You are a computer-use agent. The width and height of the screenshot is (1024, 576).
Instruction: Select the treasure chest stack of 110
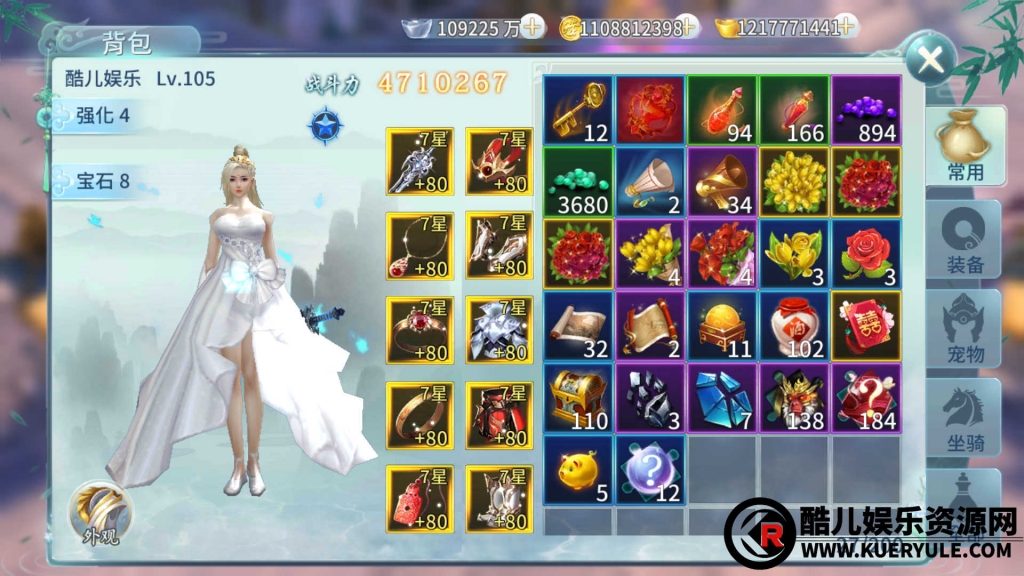tap(578, 397)
